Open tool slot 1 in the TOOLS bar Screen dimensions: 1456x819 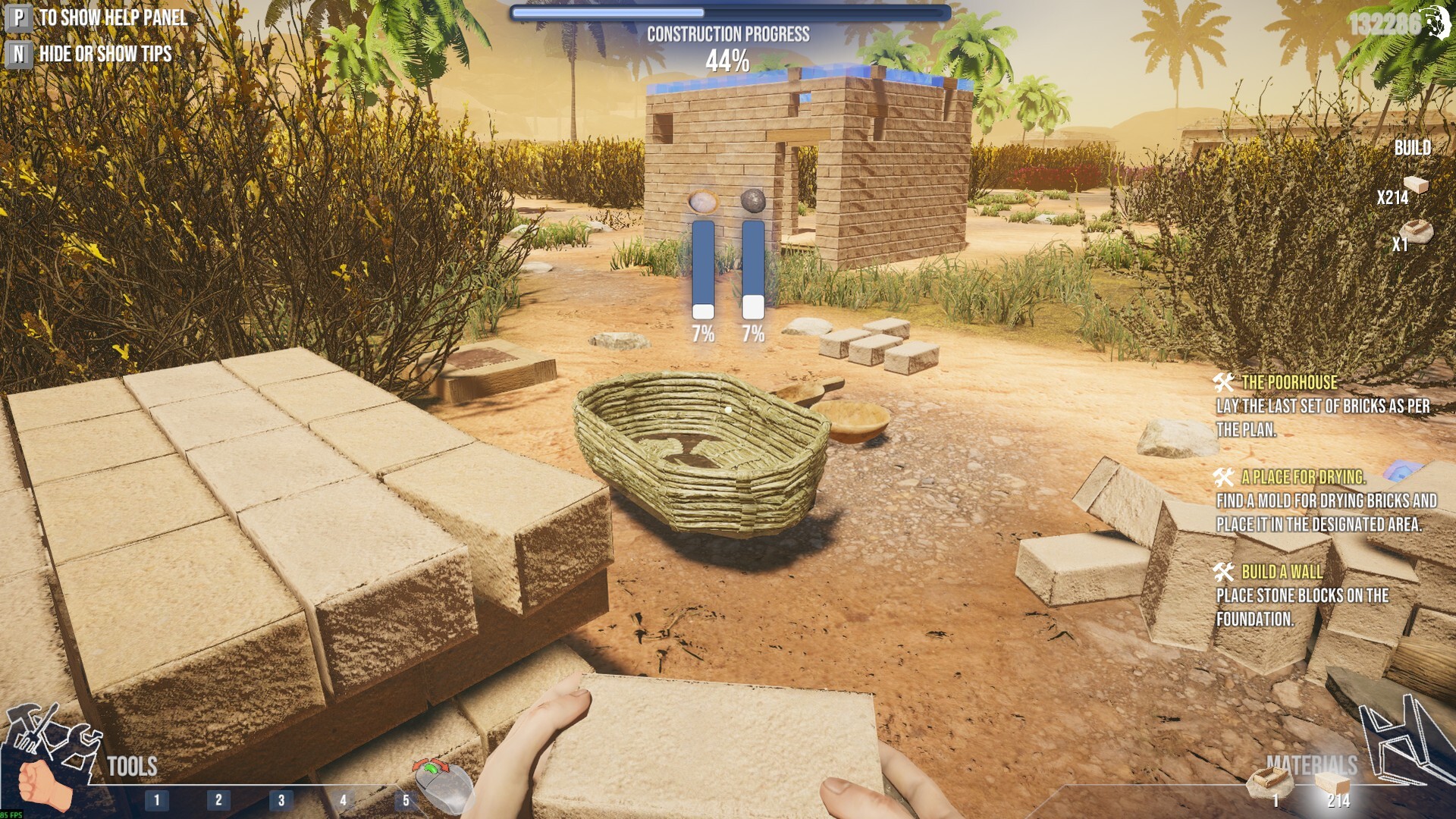pos(157,798)
